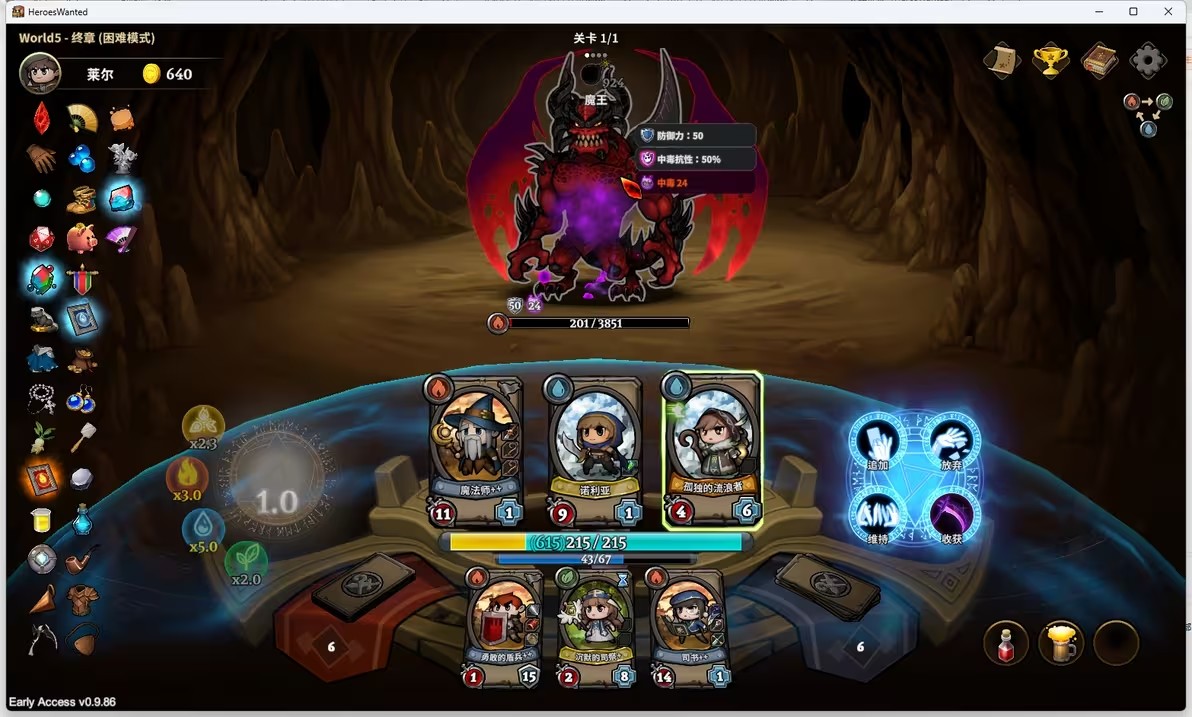Image resolution: width=1192 pixels, height=717 pixels.
Task: Open the trophy achievements panel
Action: point(1049,61)
